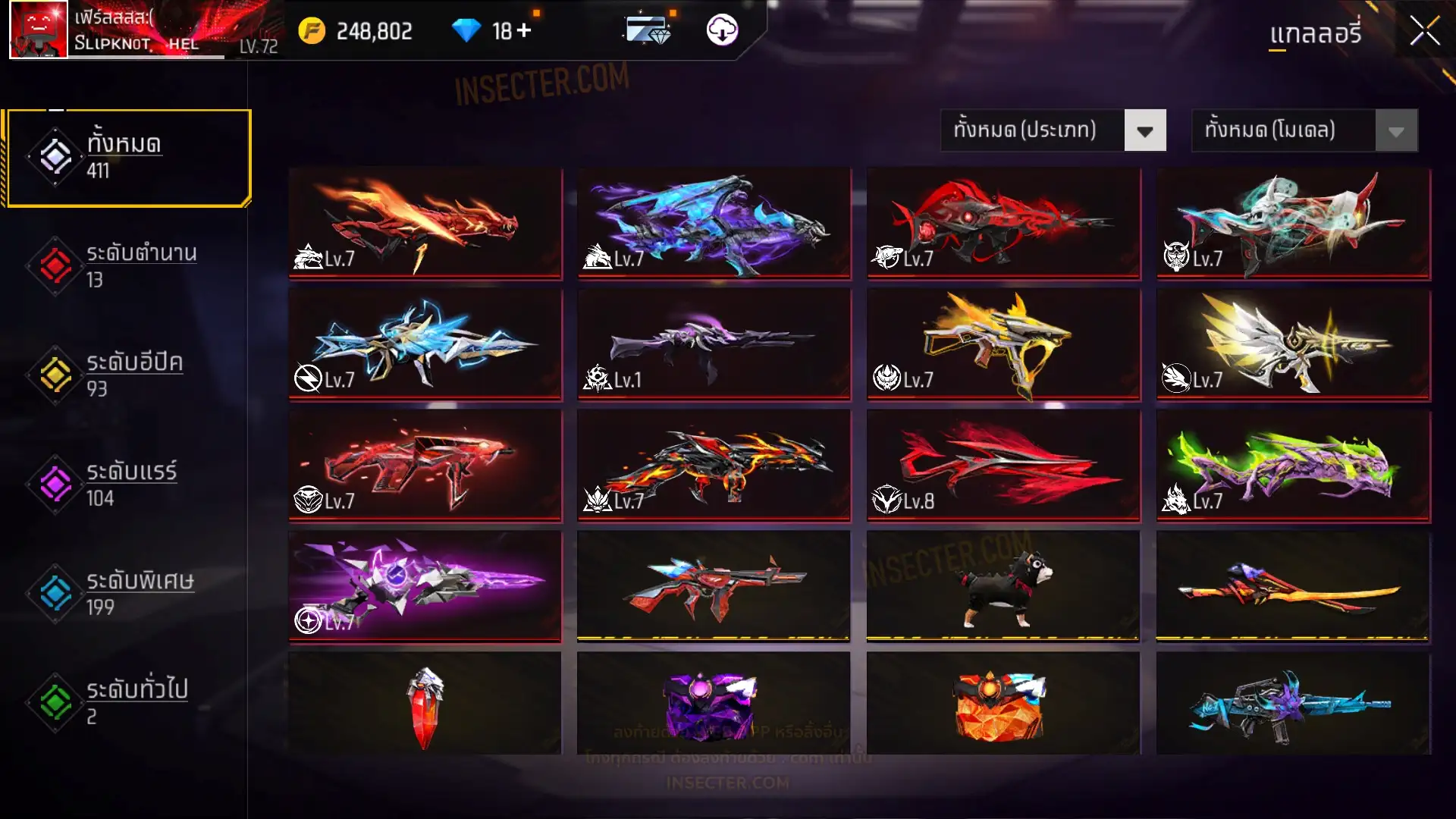Screen dimensions: 1456x819
Task: Pick the green and purple dragon gun skin
Action: [x=1293, y=466]
